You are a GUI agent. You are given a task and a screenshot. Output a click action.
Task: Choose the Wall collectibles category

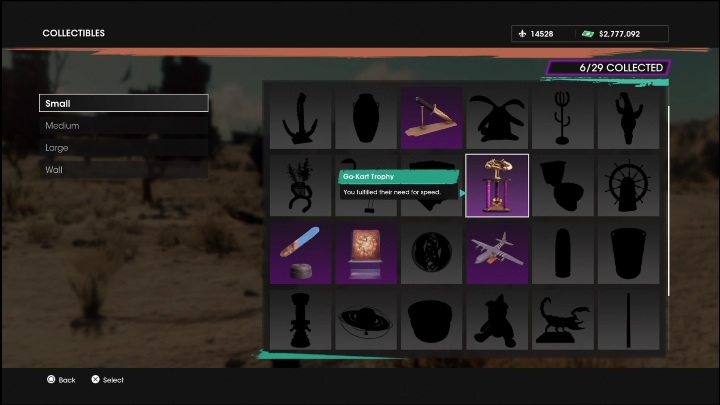point(123,170)
